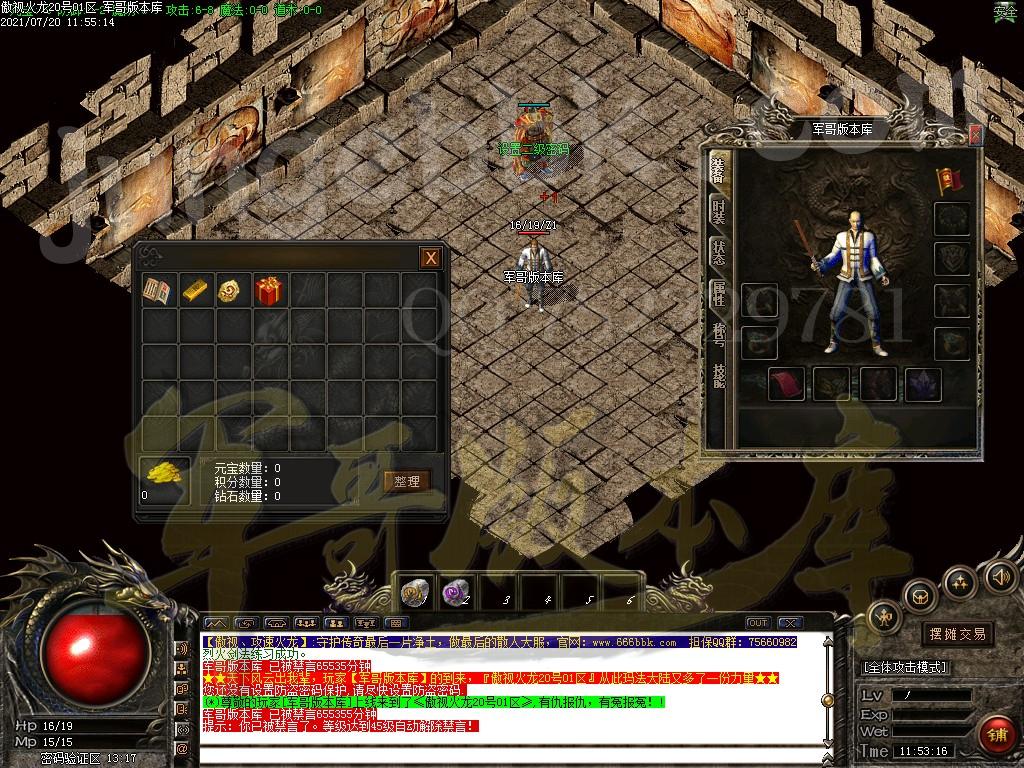
Task: Close the character equipment panel
Action: (975, 133)
